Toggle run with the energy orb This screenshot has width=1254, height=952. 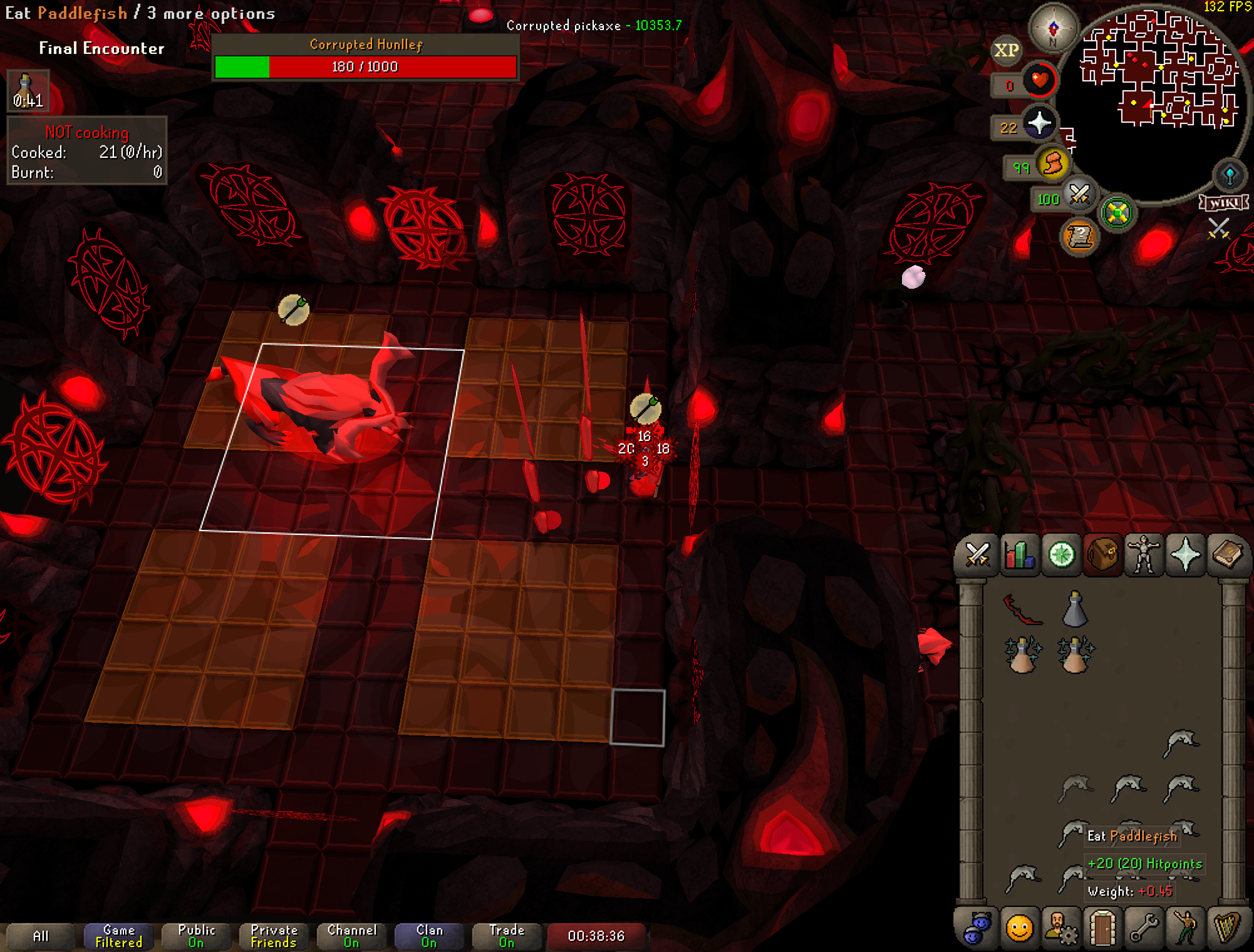(1053, 164)
